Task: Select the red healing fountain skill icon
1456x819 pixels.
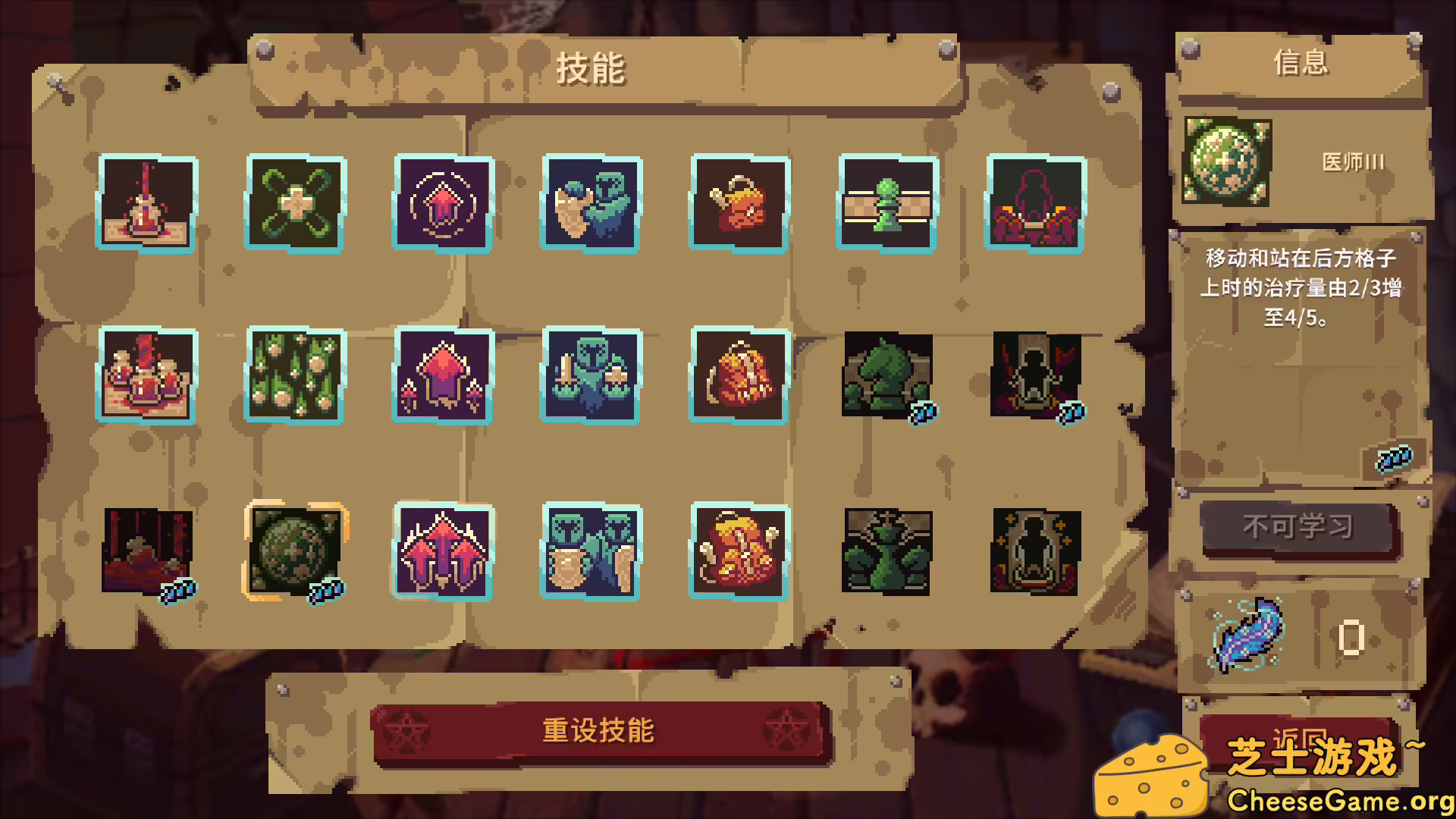Action: click(148, 203)
